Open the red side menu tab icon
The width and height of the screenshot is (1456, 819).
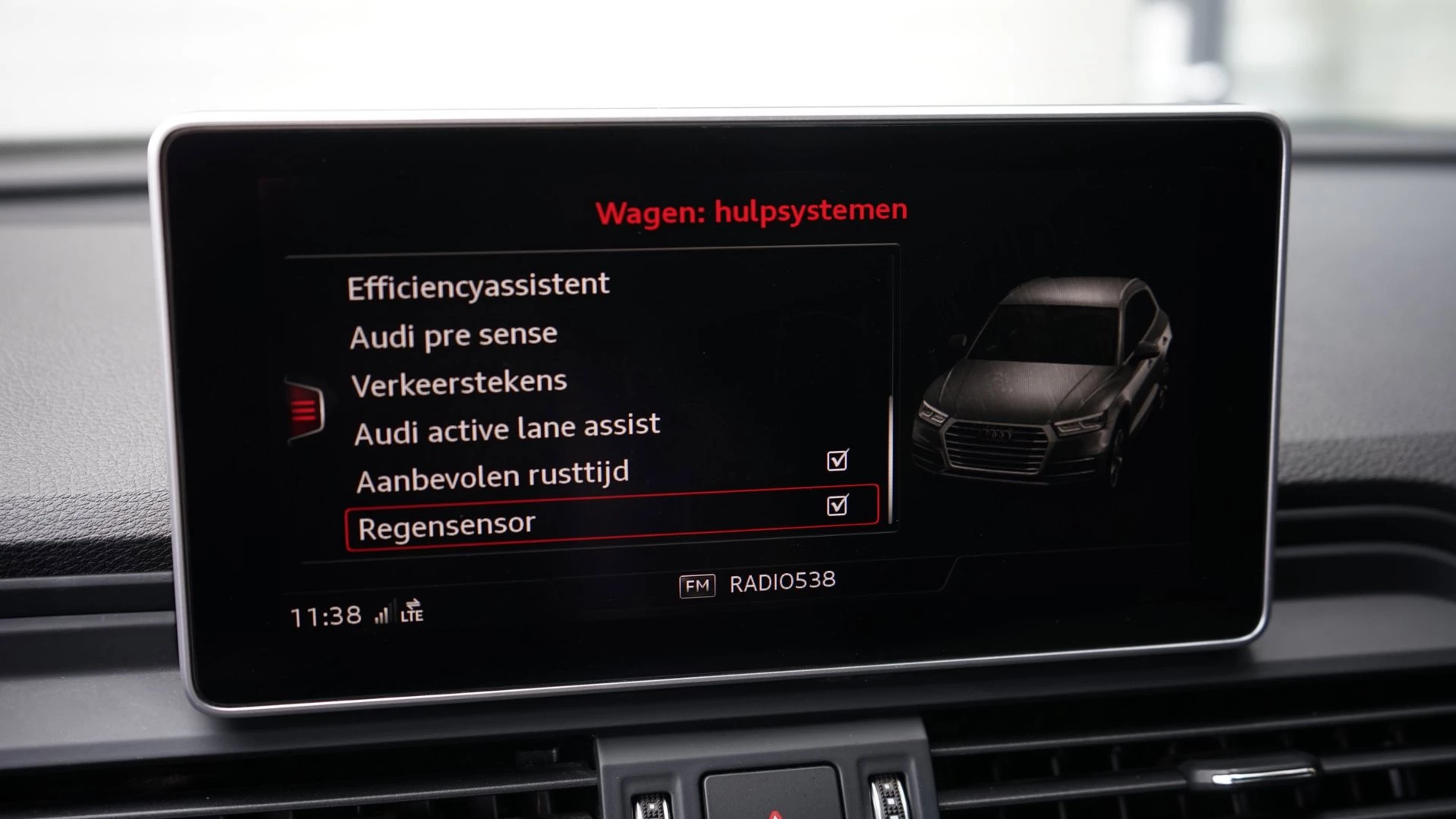click(307, 410)
